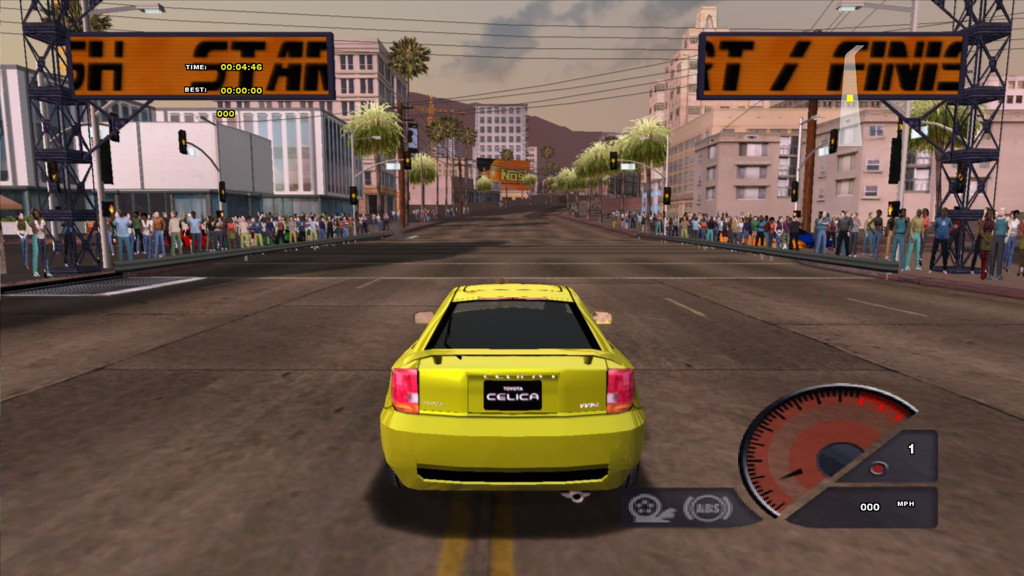Click the ABS indicator icon
Screen dimensions: 1024x576
pyautogui.click(x=706, y=508)
